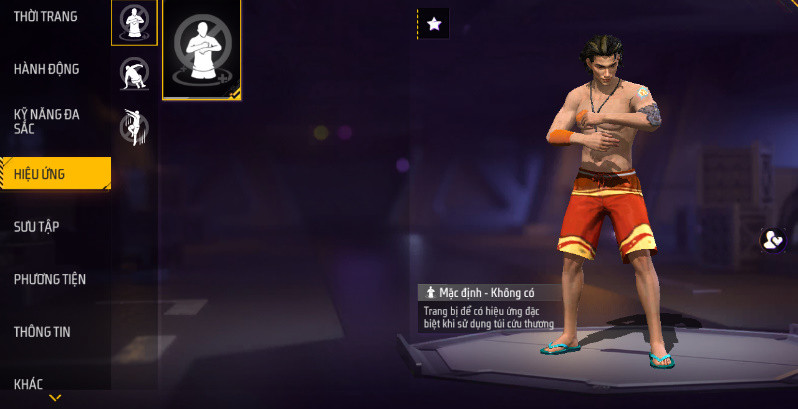Expand the menu with the yellow down arrow
Screen dimensions: 798x409
click(x=55, y=398)
